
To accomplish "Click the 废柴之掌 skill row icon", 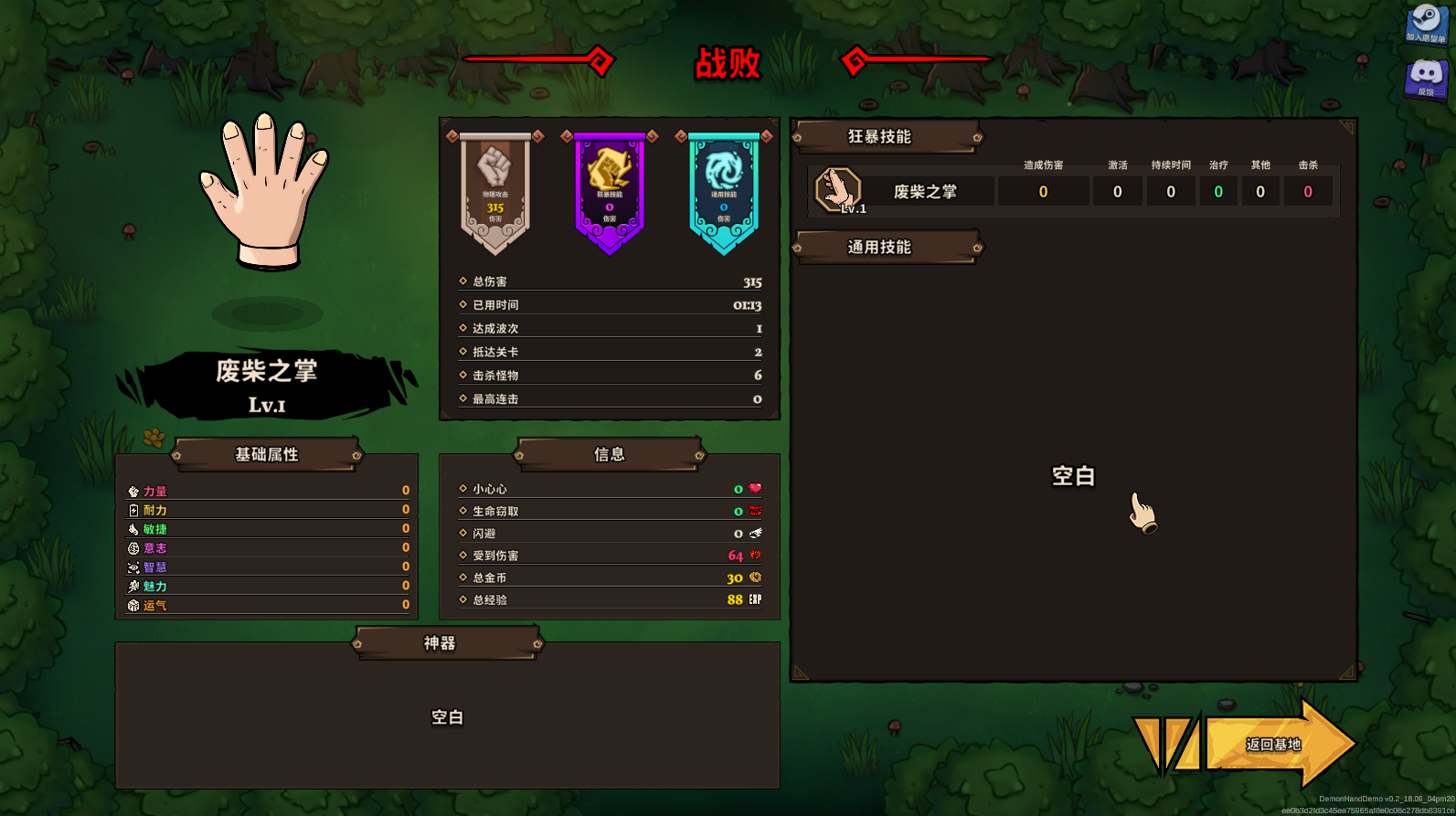I will [x=838, y=190].
